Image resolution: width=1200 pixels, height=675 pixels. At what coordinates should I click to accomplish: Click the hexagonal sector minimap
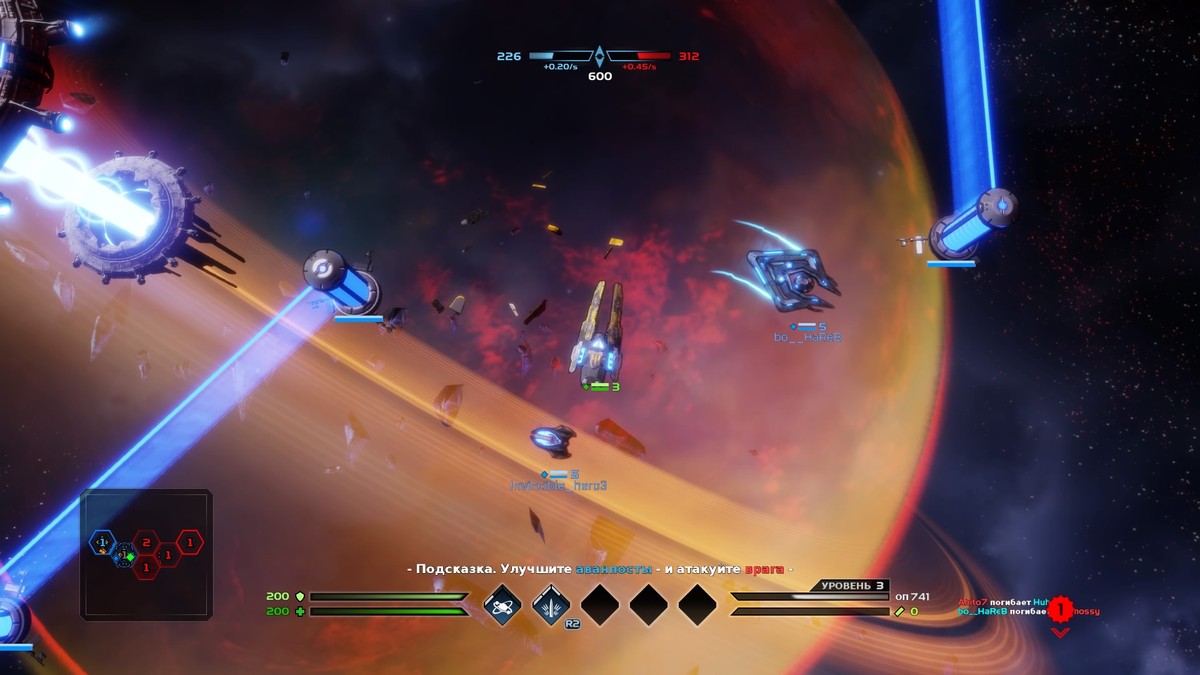pos(146,554)
